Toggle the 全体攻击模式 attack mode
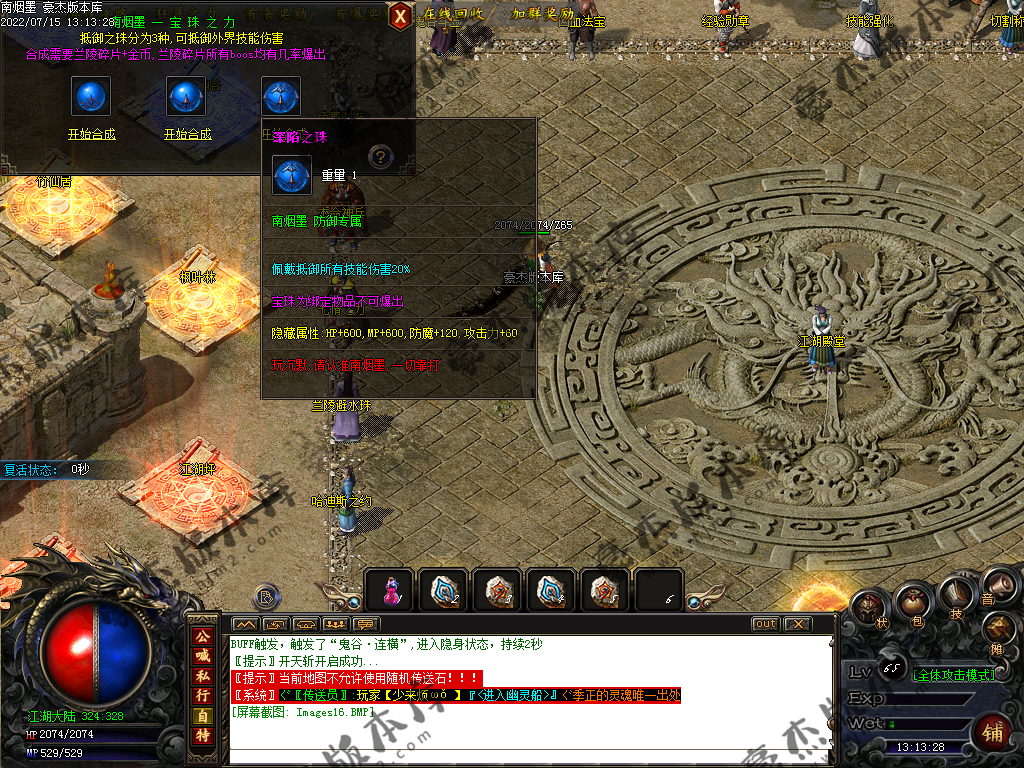The image size is (1024, 768). (x=954, y=675)
